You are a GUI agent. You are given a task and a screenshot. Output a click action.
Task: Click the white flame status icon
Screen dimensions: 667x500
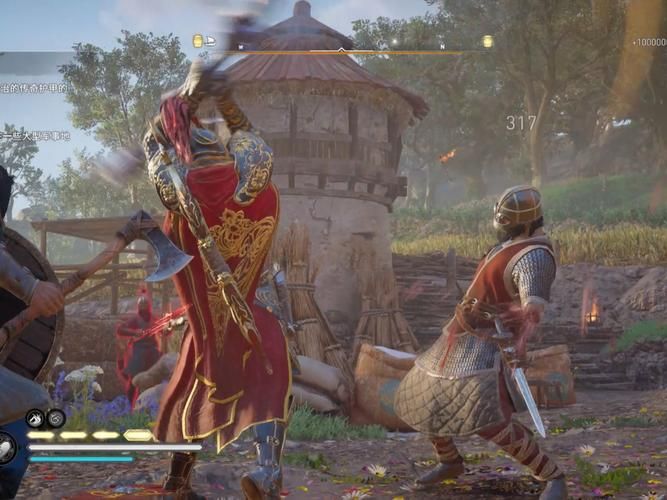(x=35, y=418)
